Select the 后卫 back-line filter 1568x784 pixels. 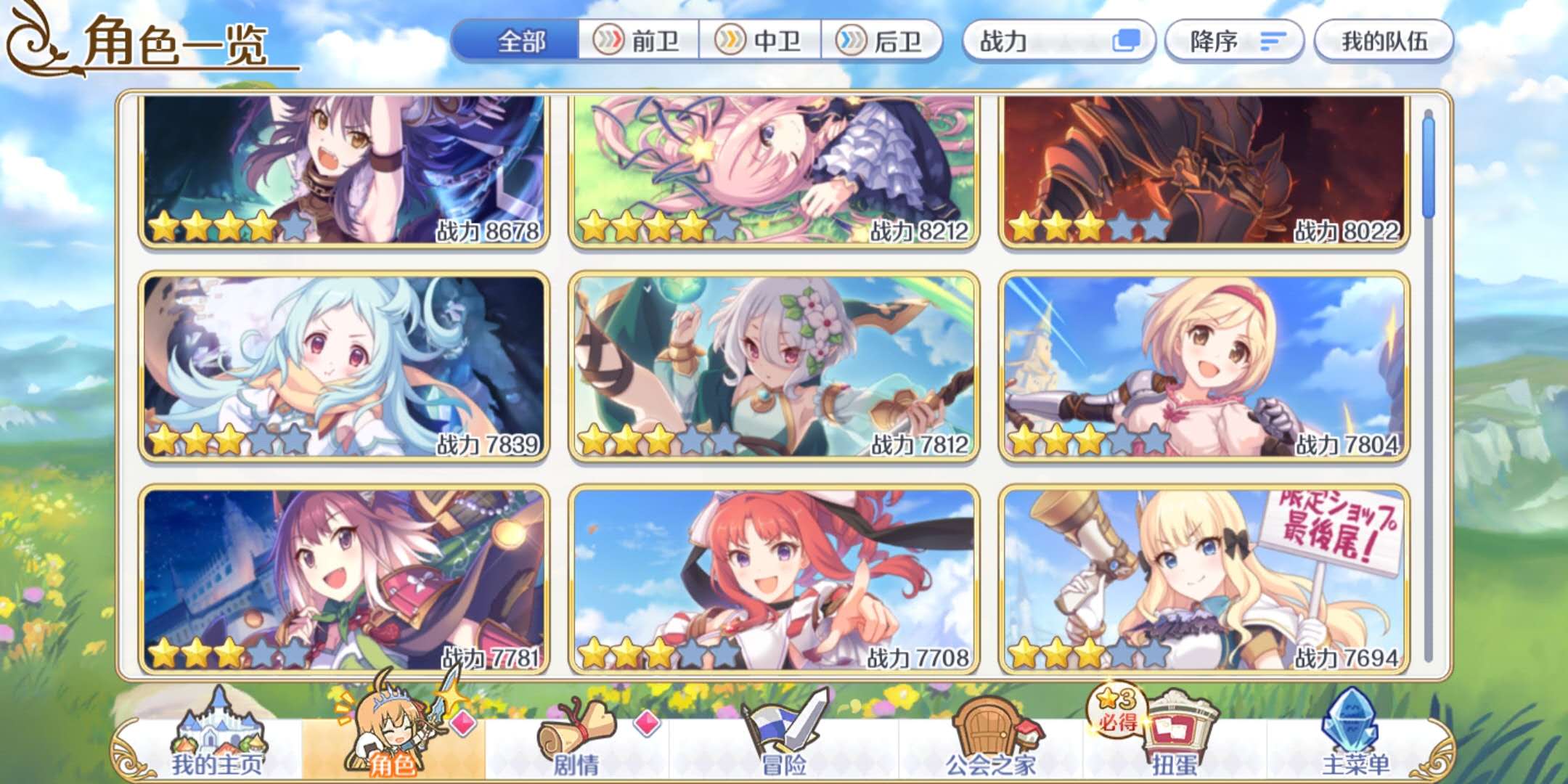881,41
